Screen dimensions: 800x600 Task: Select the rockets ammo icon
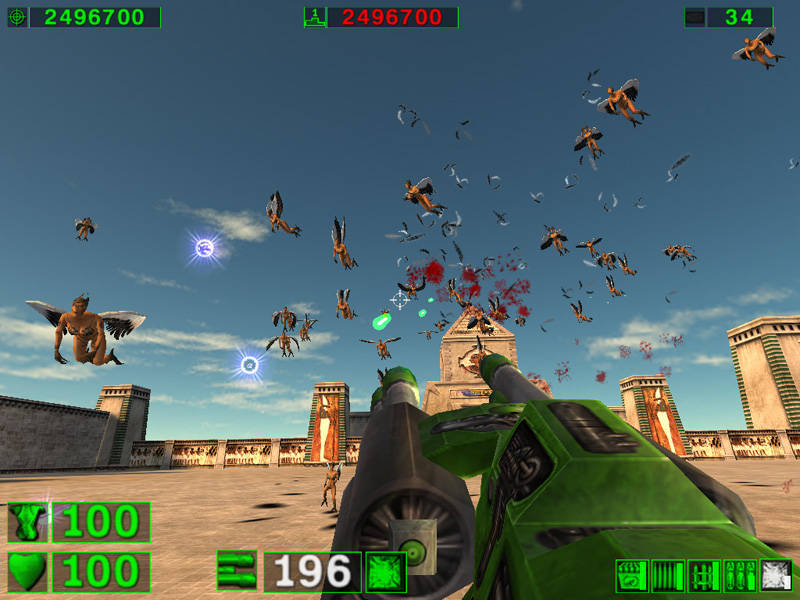tap(704, 576)
